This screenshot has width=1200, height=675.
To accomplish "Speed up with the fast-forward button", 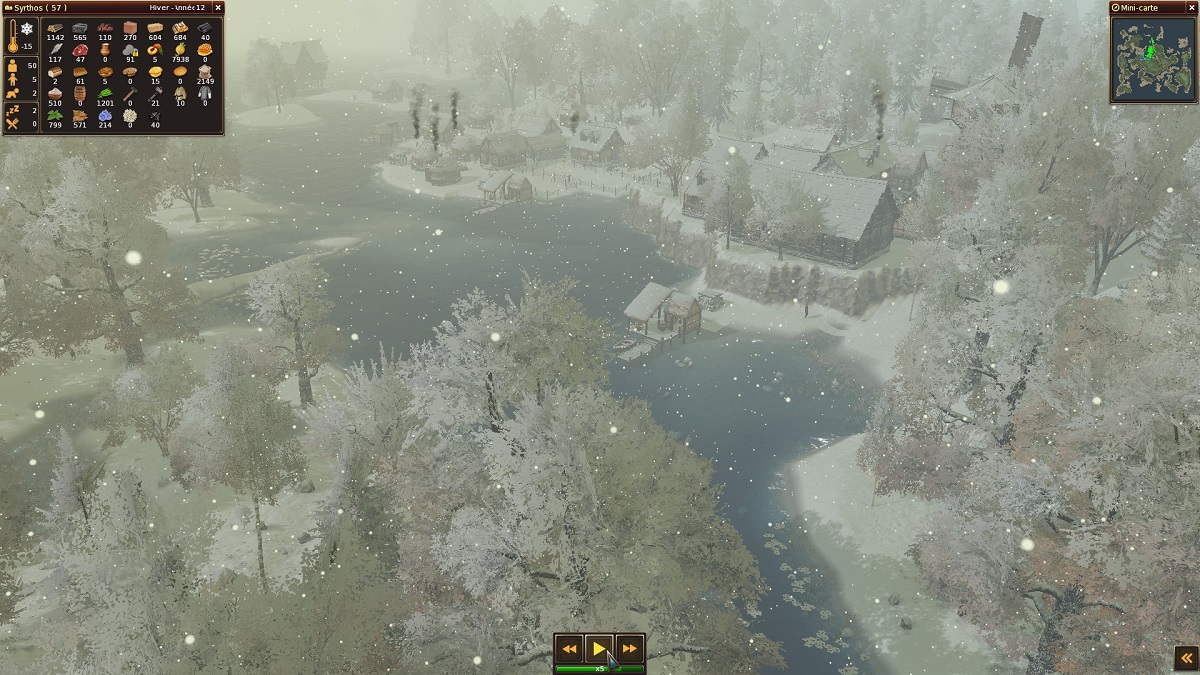I will [629, 649].
